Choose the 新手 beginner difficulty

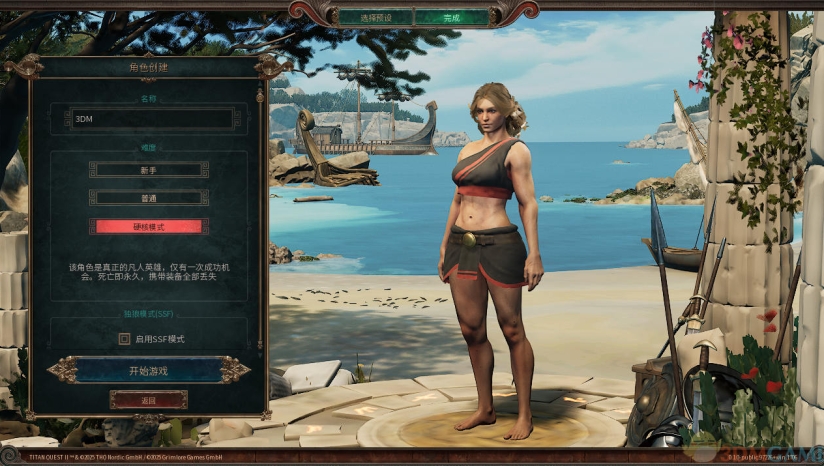coord(148,170)
